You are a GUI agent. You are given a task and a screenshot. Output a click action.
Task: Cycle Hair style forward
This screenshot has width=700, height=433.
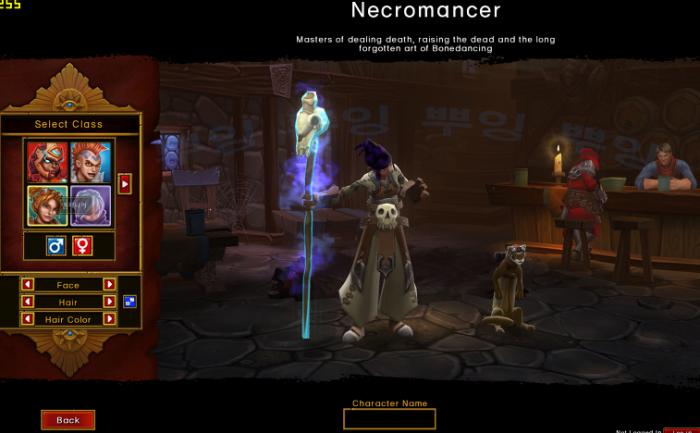point(109,302)
